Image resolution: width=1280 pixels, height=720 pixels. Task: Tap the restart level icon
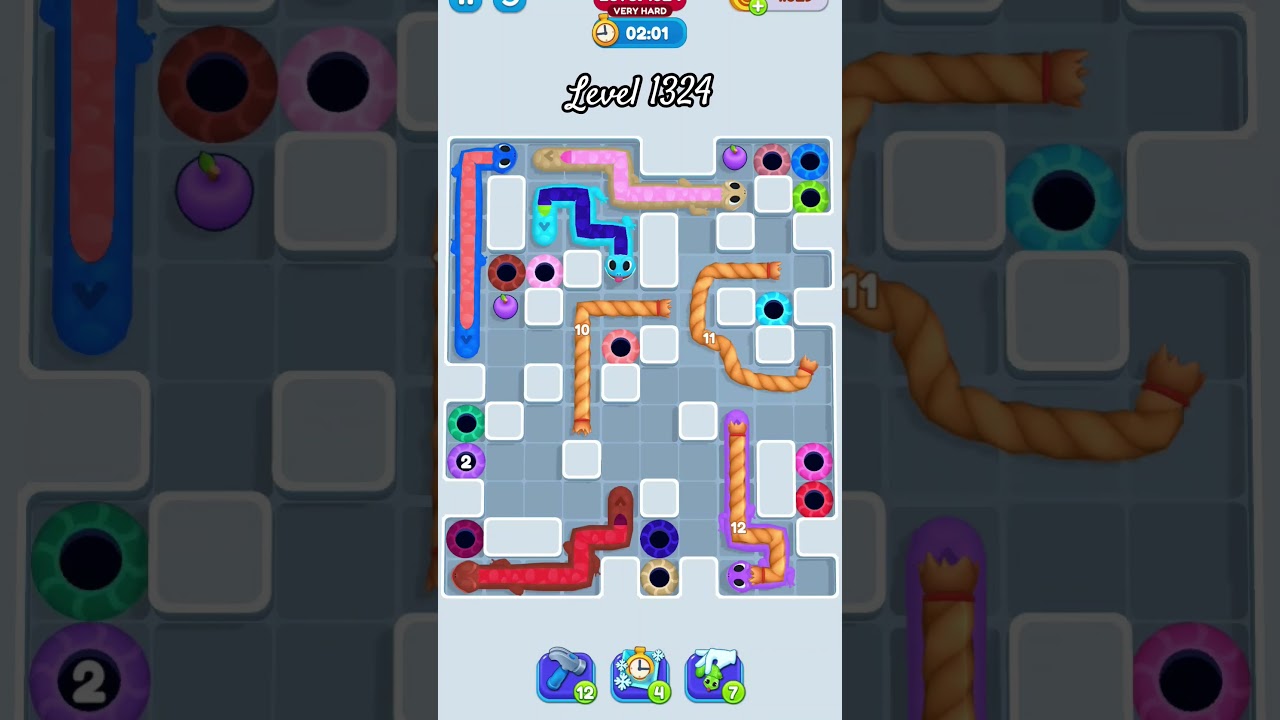(509, 5)
